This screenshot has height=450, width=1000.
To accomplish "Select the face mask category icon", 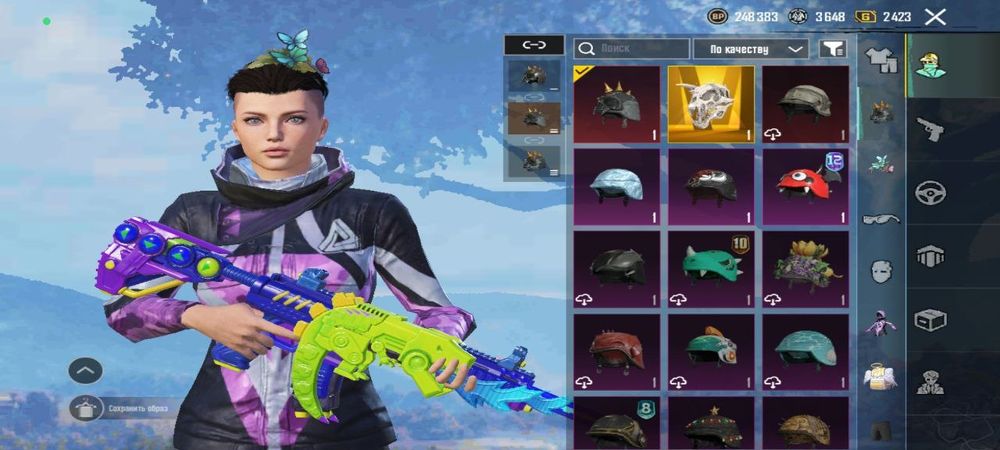I will [x=881, y=271].
